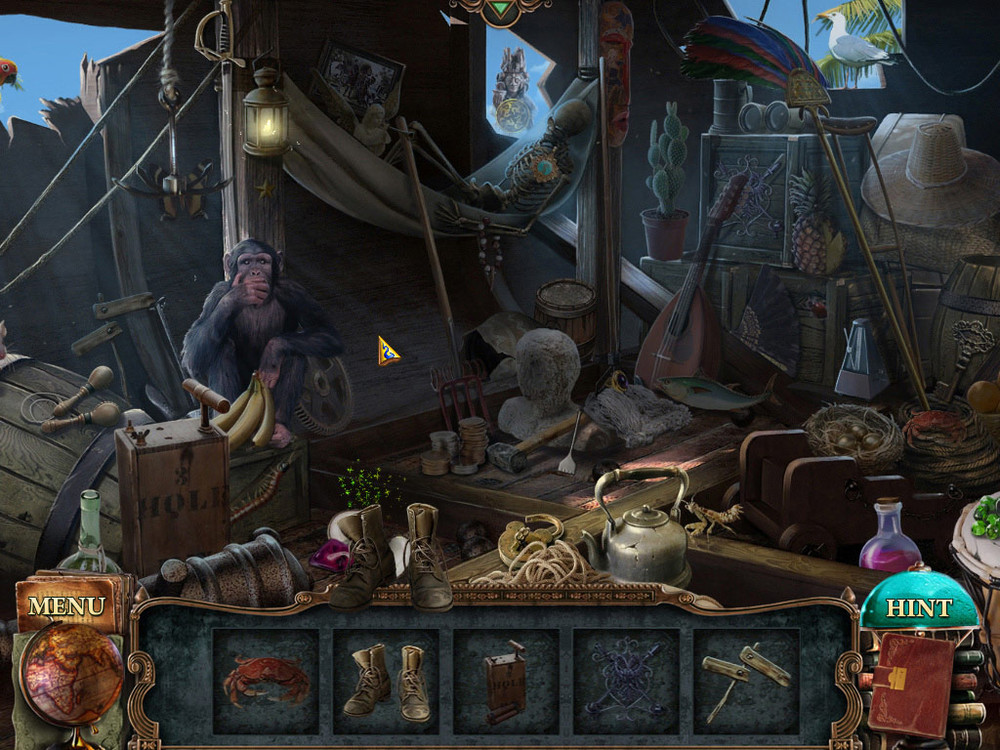Select the wooden latch pieces slot
Image resolution: width=1000 pixels, height=750 pixels.
coord(746,682)
